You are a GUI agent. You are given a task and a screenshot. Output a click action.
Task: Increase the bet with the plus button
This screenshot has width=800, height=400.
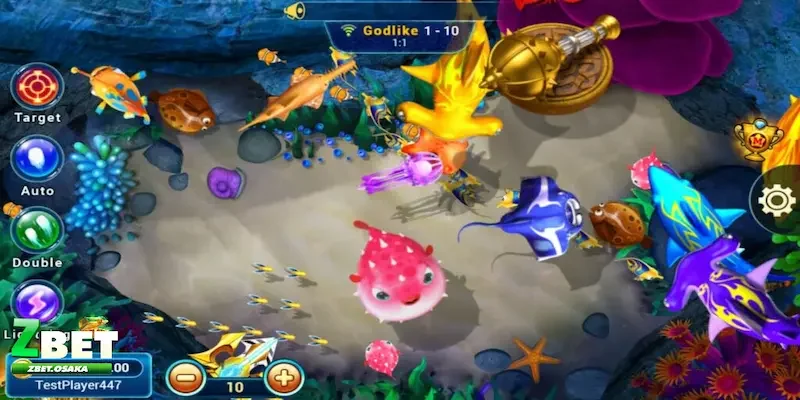pos(284,378)
